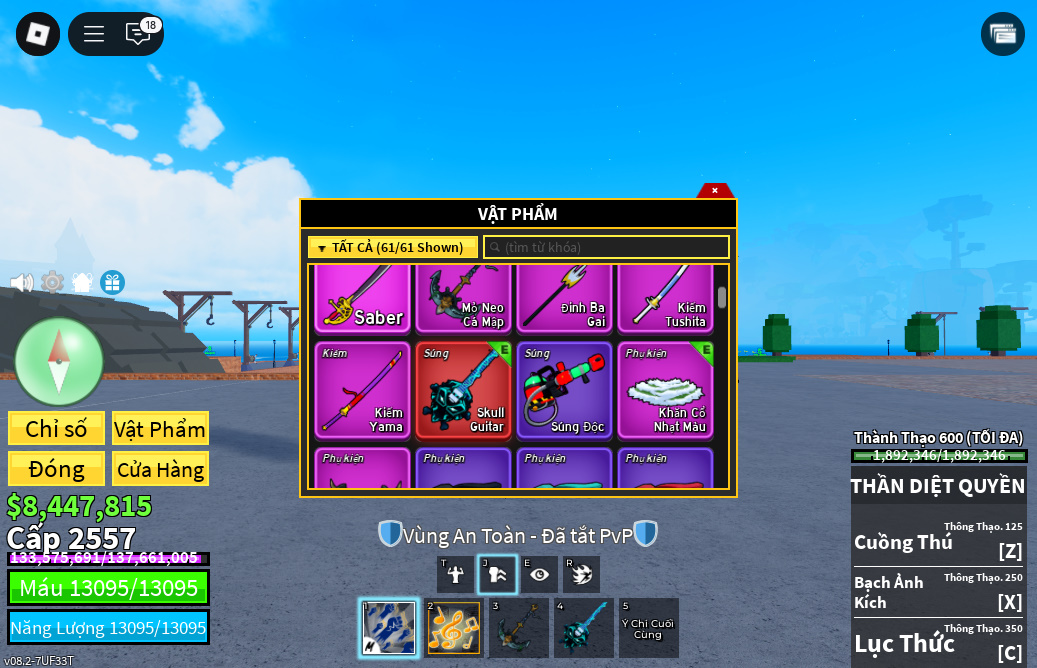Viewport: 1037px width, 668px height.
Task: Close the Vật Phẩm inventory window
Action: [715, 190]
